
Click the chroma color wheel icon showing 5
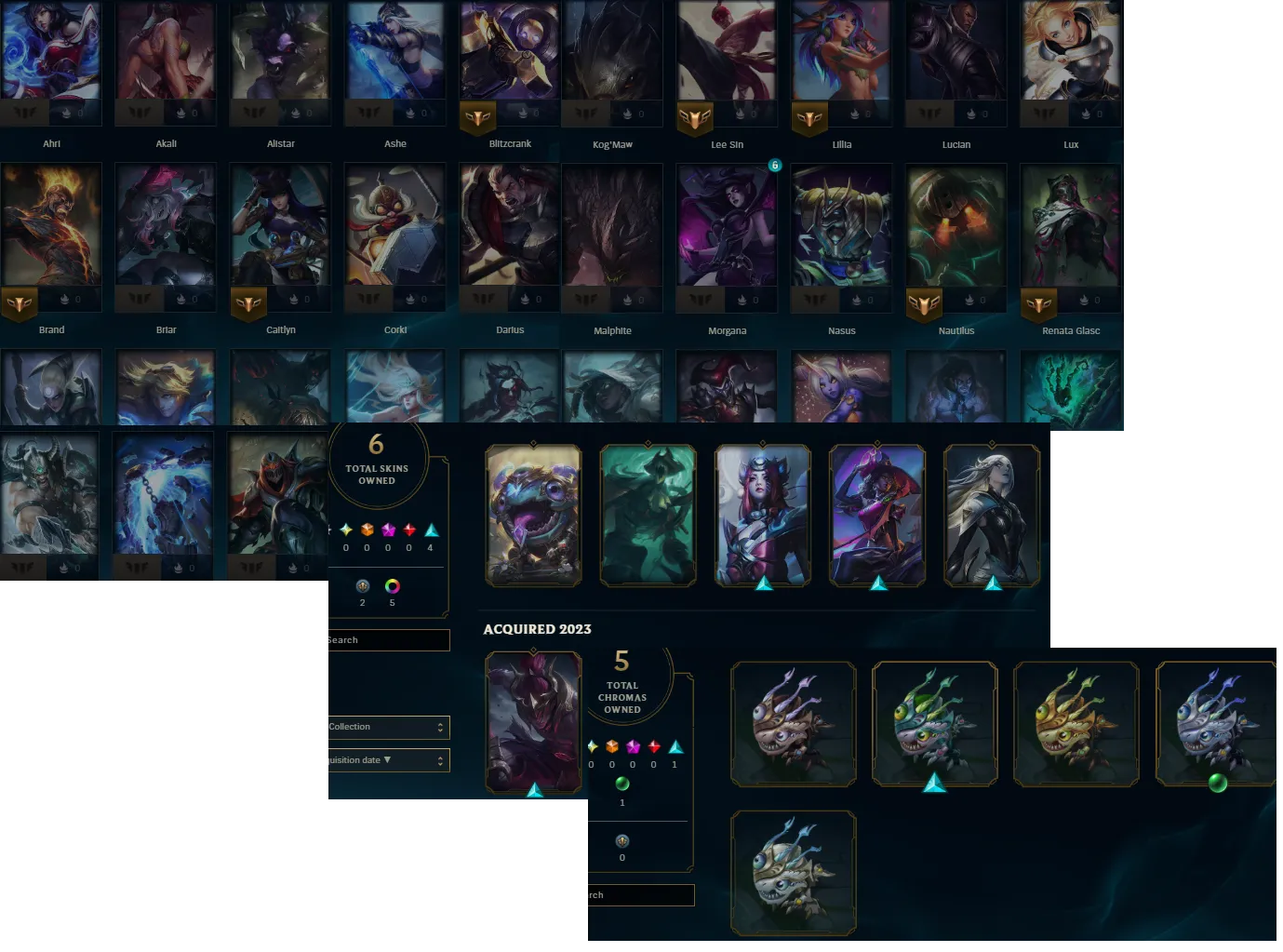[392, 587]
